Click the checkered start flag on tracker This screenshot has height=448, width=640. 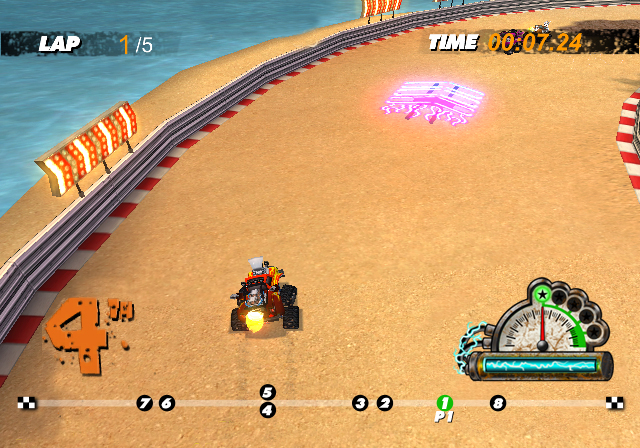click(x=27, y=403)
